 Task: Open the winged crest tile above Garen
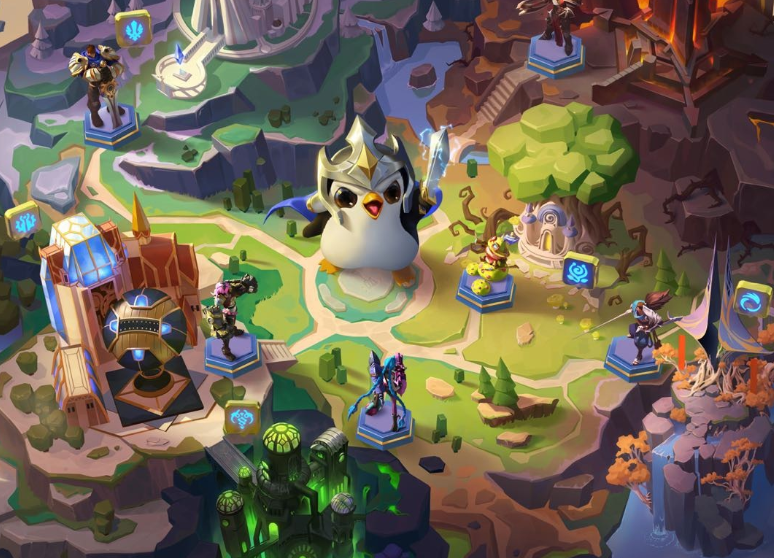pyautogui.click(x=133, y=27)
